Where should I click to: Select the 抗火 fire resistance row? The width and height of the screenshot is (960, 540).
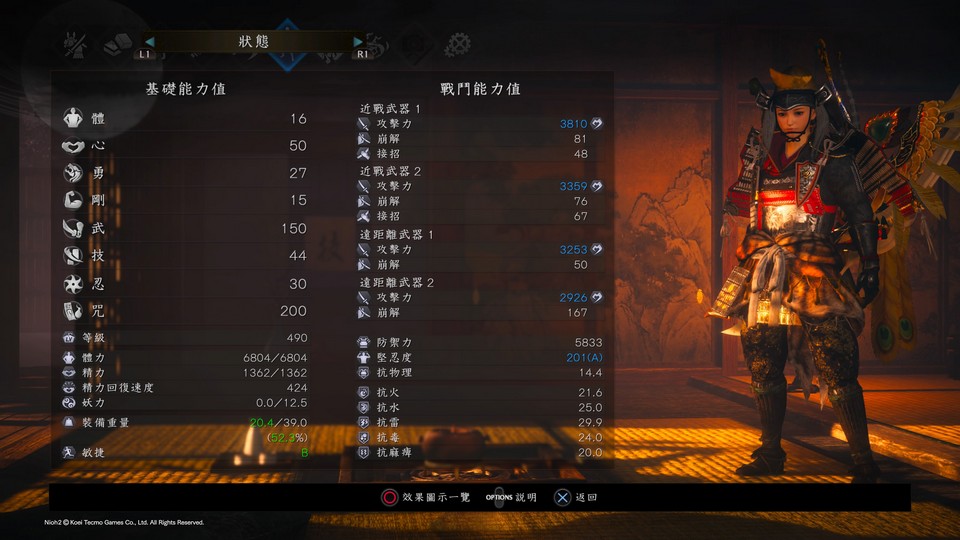[x=480, y=393]
